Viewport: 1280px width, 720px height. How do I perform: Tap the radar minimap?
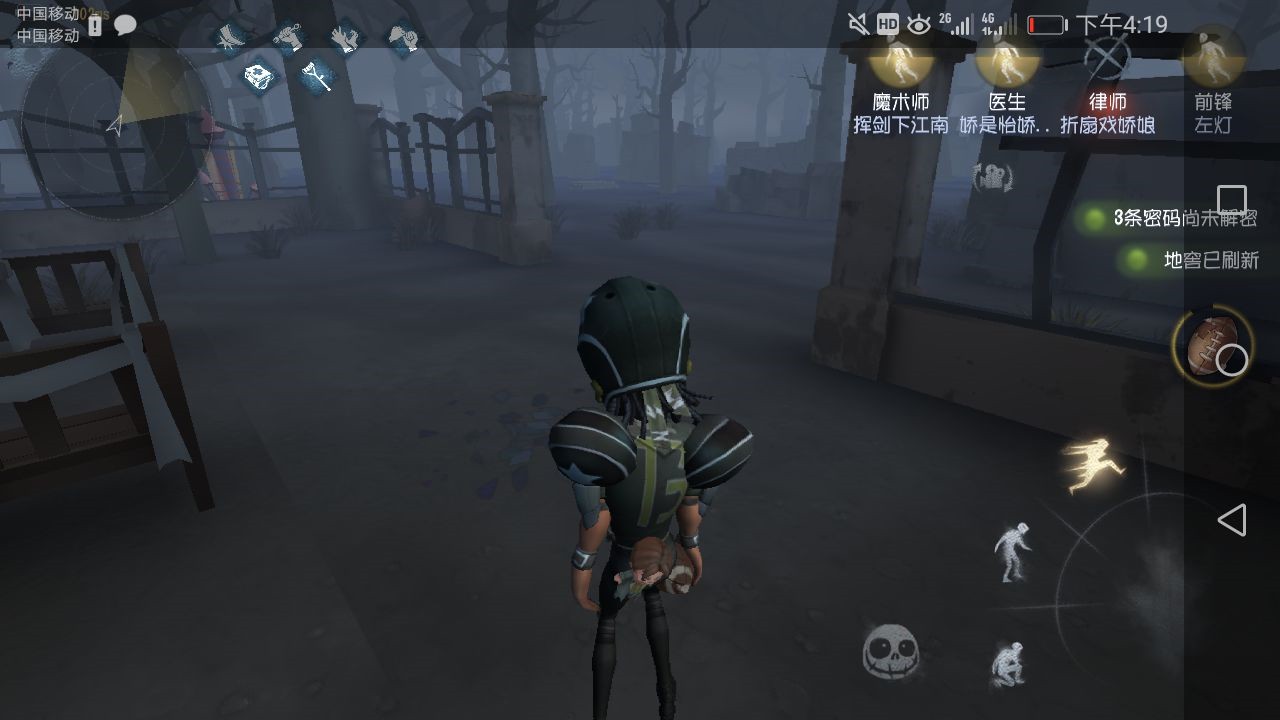[115, 125]
